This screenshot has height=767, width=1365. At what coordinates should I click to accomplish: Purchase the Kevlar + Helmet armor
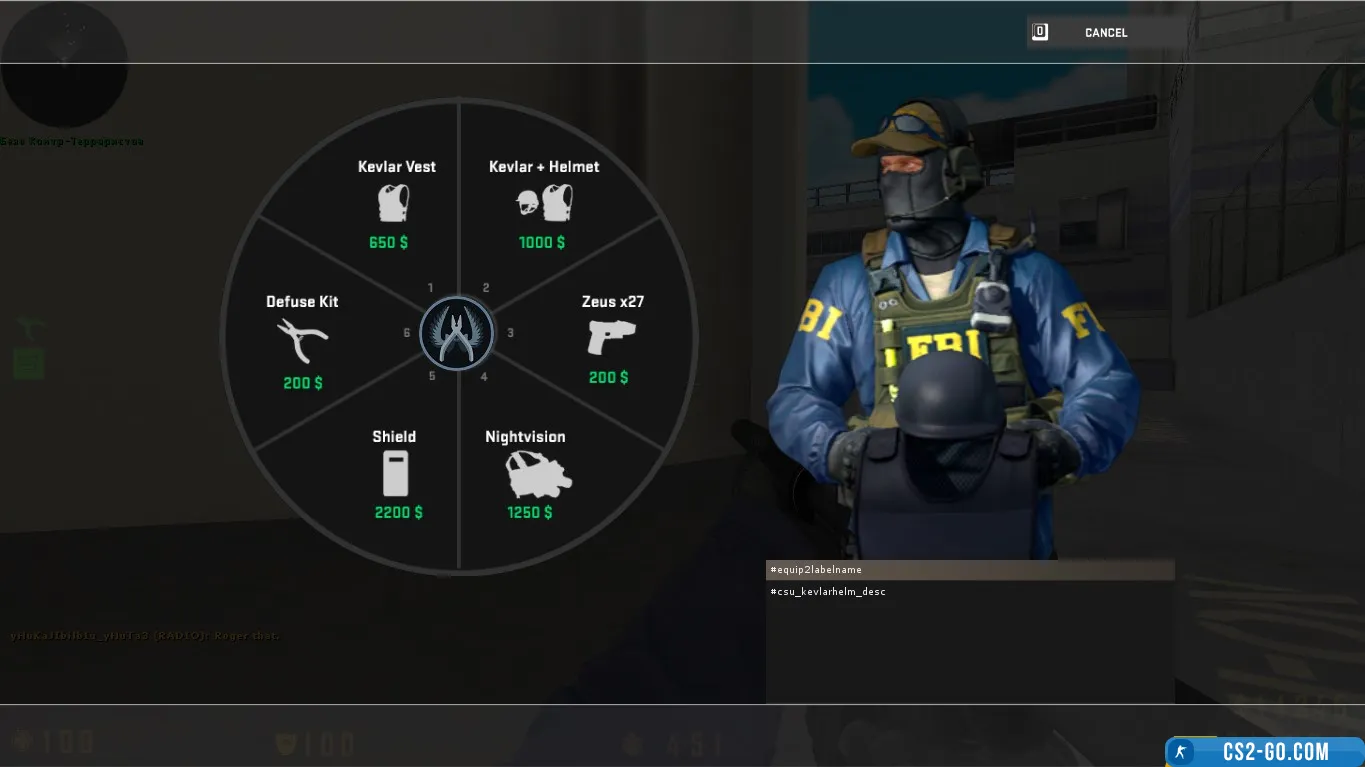click(x=543, y=204)
